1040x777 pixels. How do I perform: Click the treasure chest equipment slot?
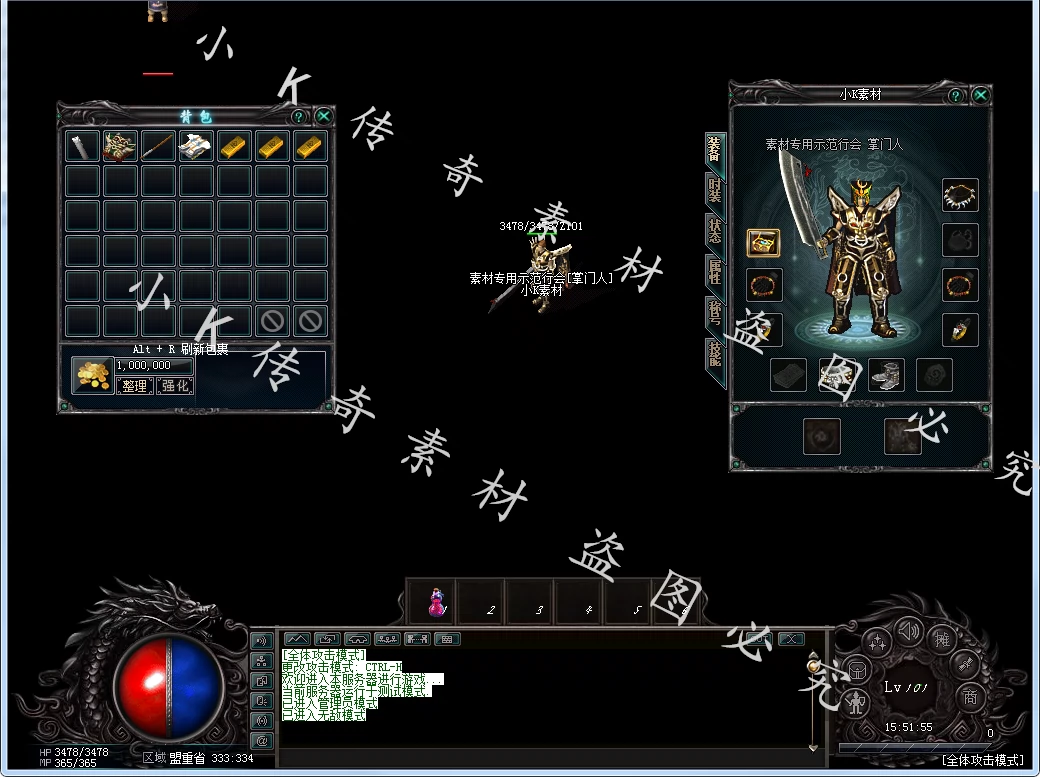(x=763, y=243)
